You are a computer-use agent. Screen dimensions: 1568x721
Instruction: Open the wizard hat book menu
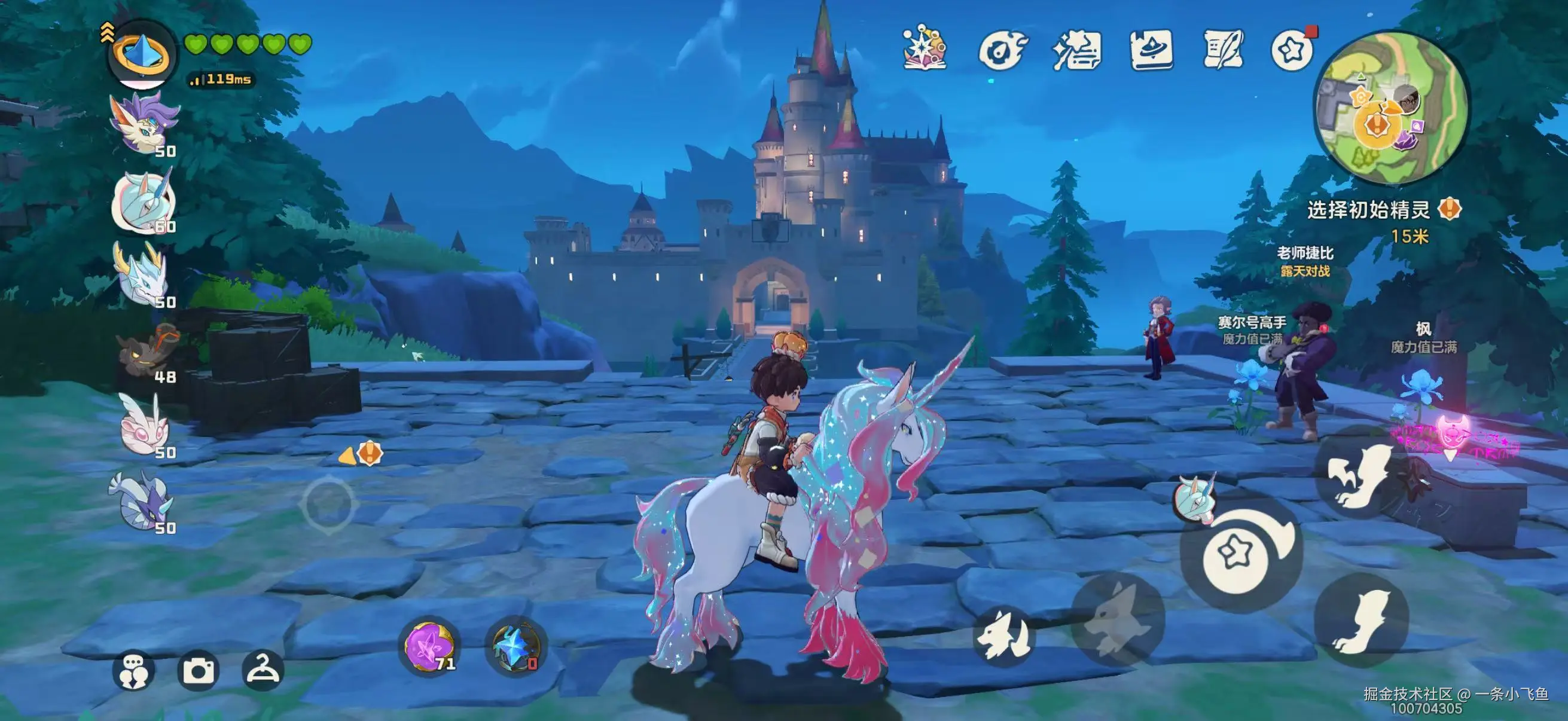(1152, 50)
